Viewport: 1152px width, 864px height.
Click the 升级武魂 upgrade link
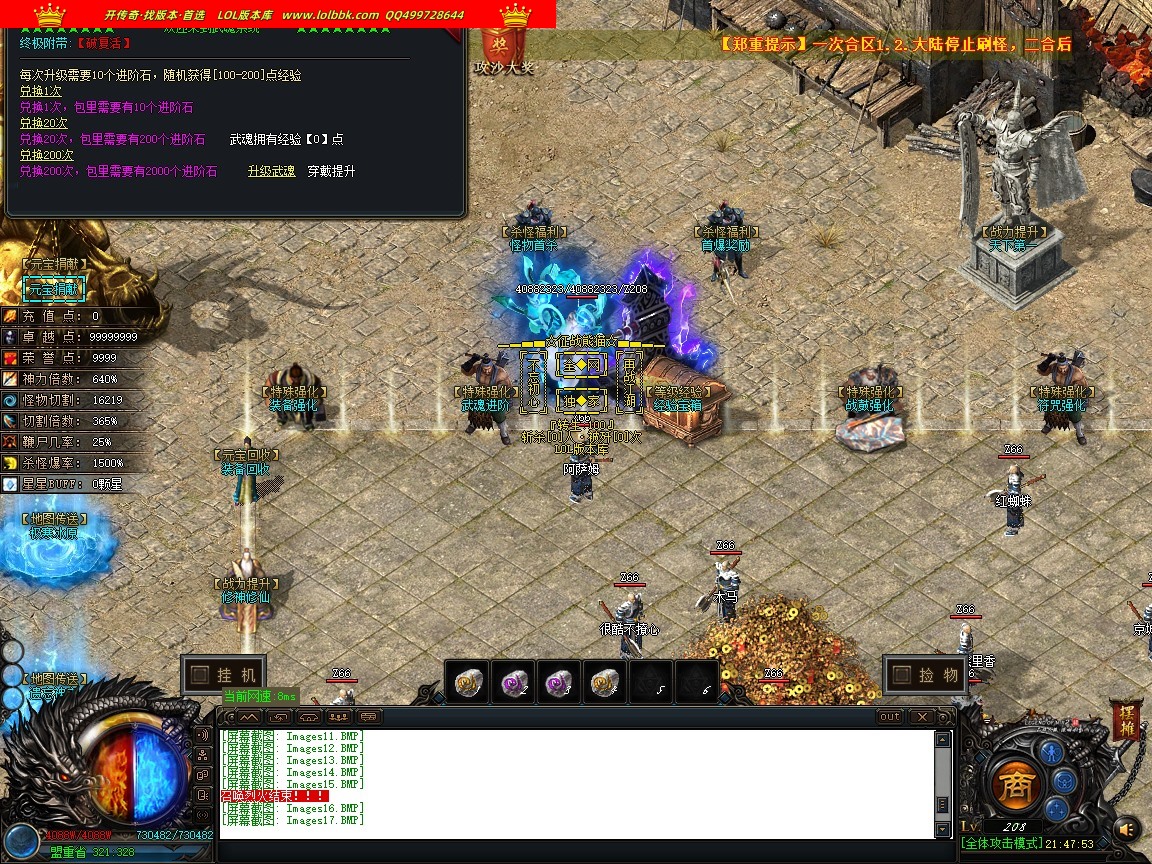coord(271,171)
